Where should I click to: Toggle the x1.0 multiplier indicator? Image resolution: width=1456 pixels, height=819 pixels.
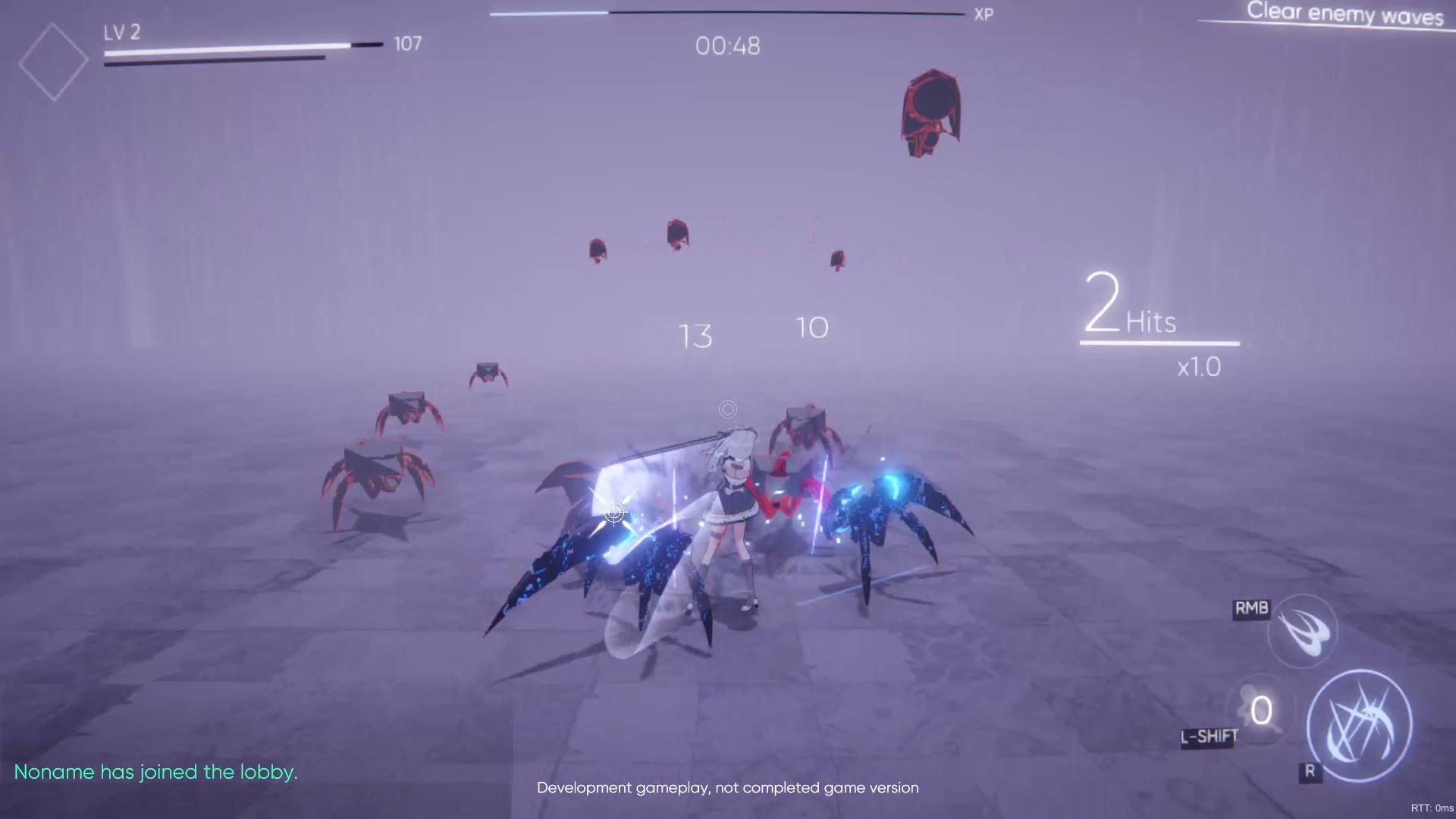point(1200,367)
